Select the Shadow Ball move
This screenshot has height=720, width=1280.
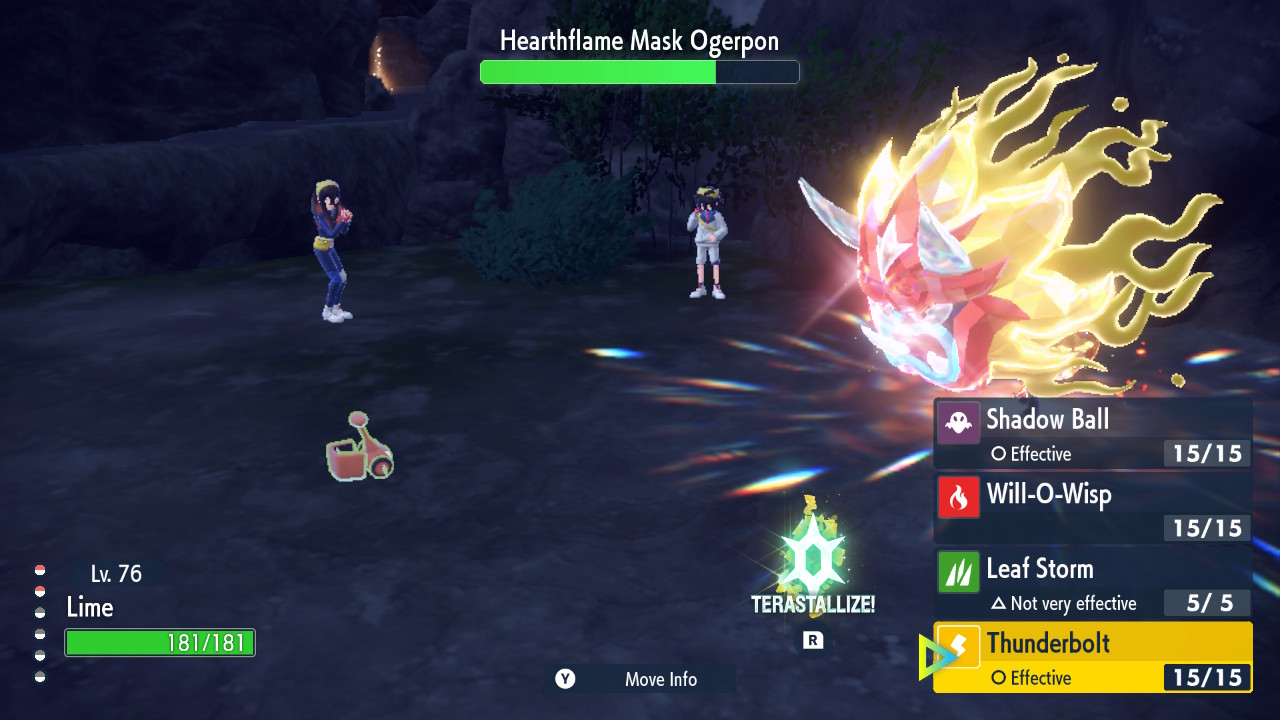(x=1092, y=434)
